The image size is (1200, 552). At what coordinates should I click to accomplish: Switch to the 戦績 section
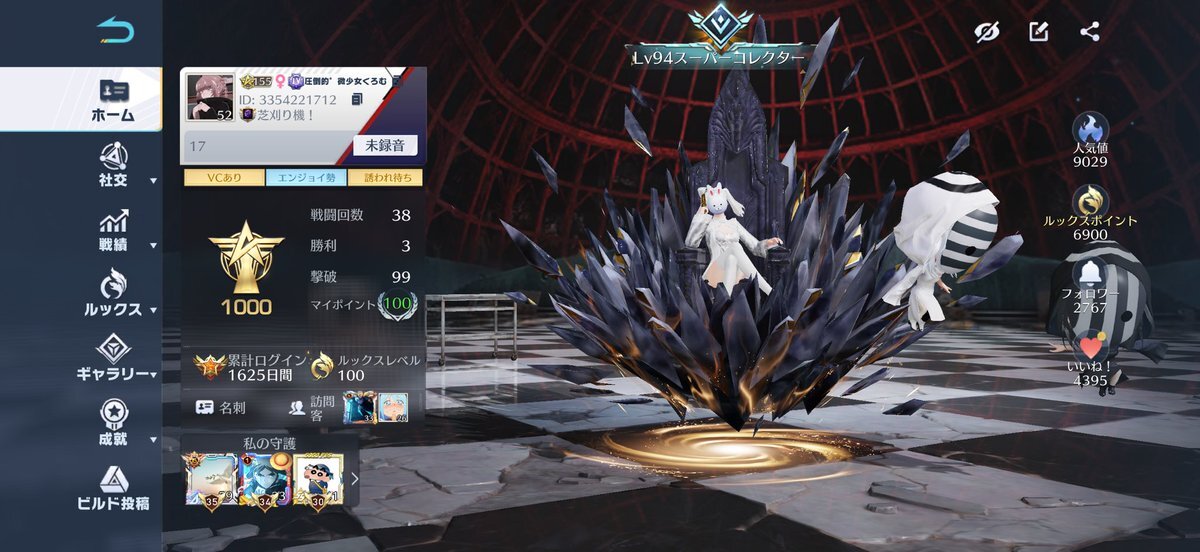(x=114, y=230)
